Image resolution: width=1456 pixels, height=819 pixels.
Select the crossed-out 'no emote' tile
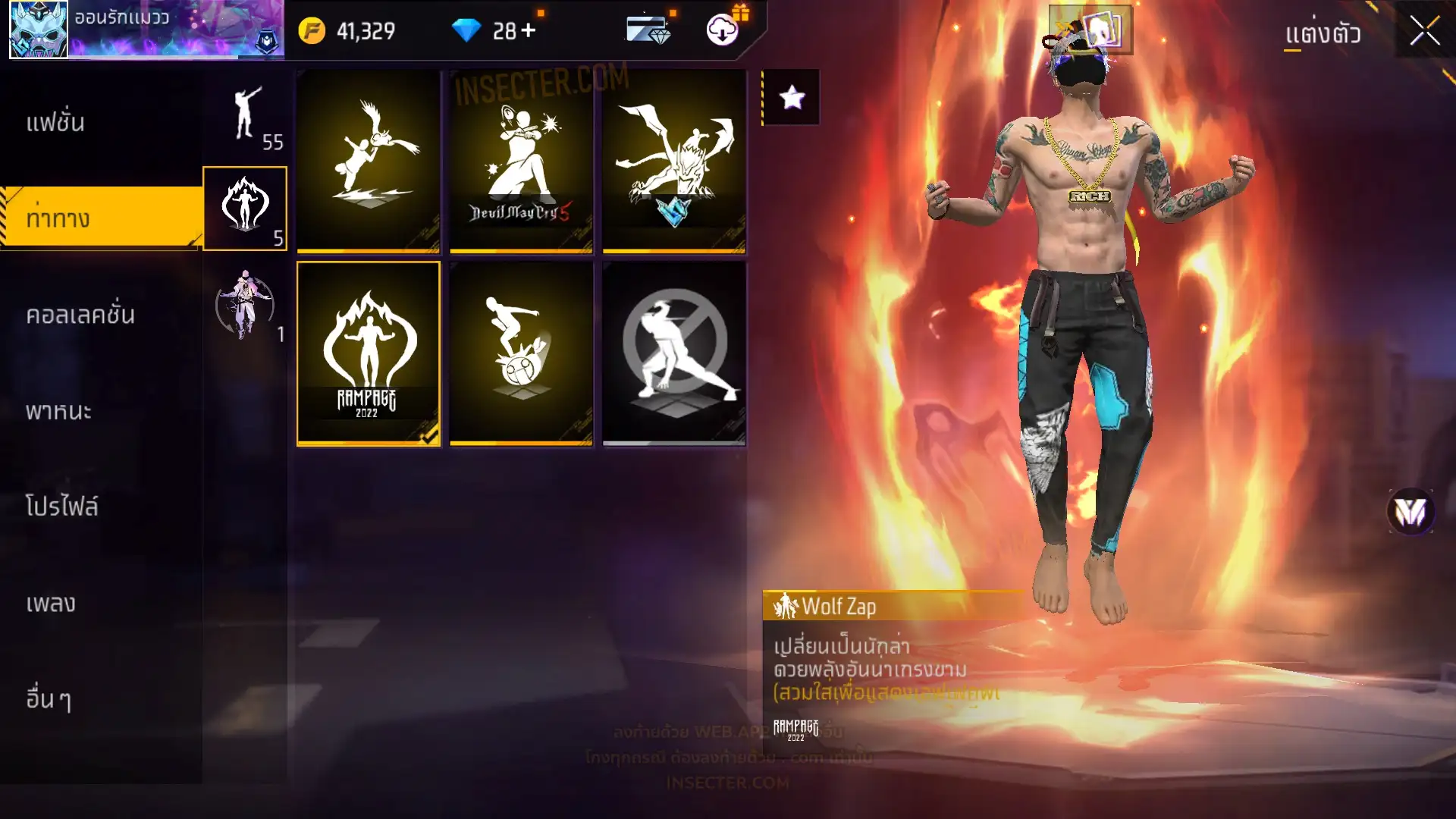pyautogui.click(x=674, y=353)
